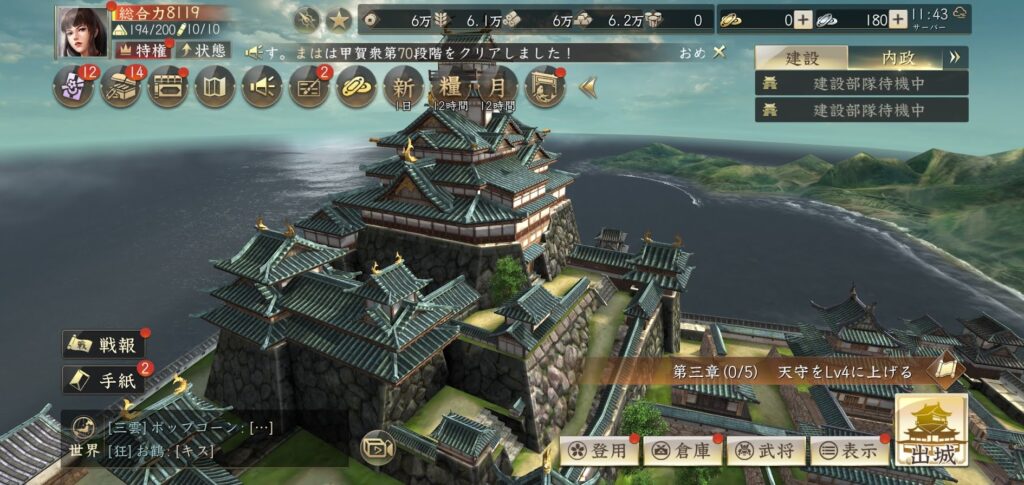Open the 武将 generals menu
This screenshot has width=1024, height=485.
coord(765,450)
